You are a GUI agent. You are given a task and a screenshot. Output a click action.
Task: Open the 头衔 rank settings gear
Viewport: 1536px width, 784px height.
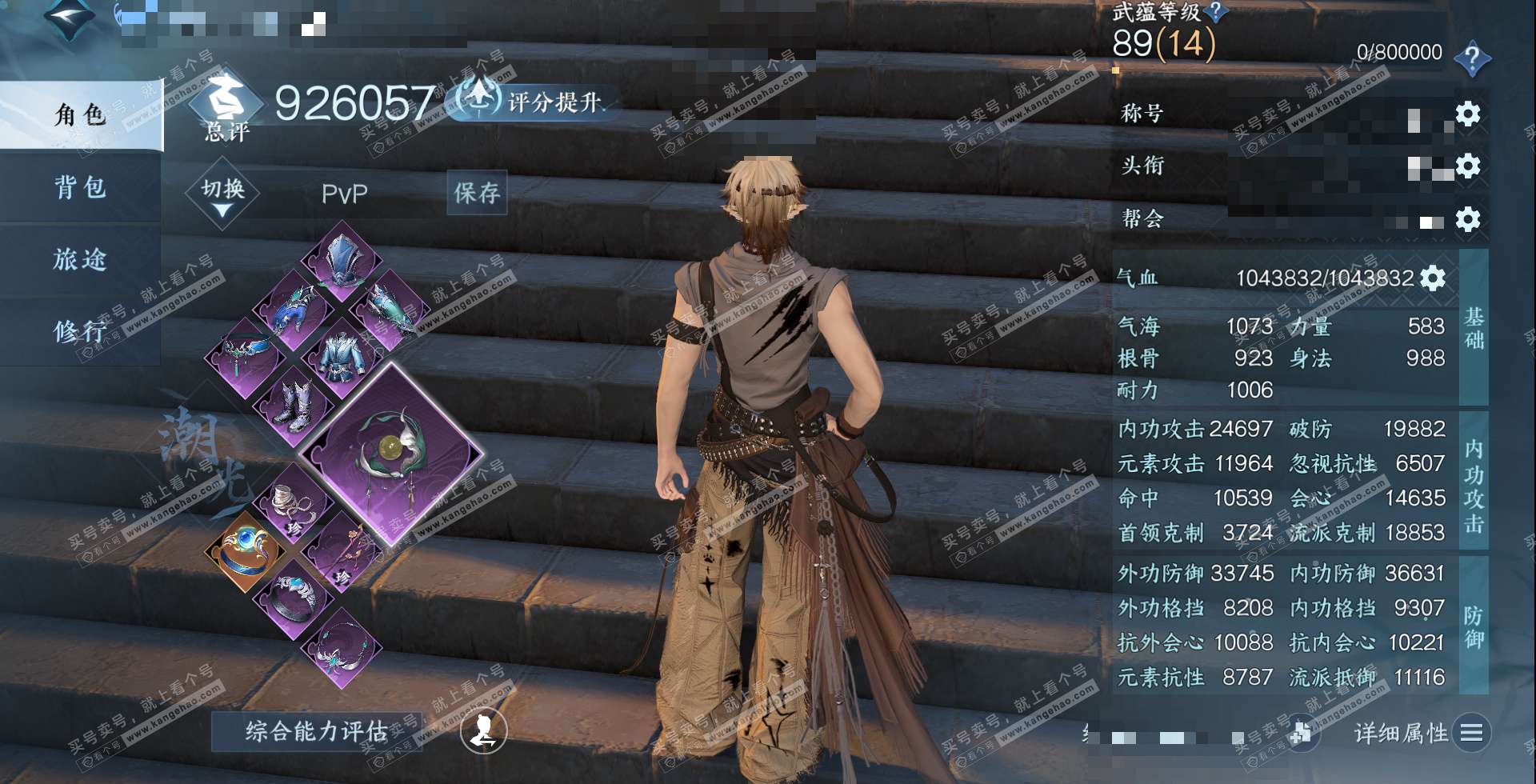1467,166
